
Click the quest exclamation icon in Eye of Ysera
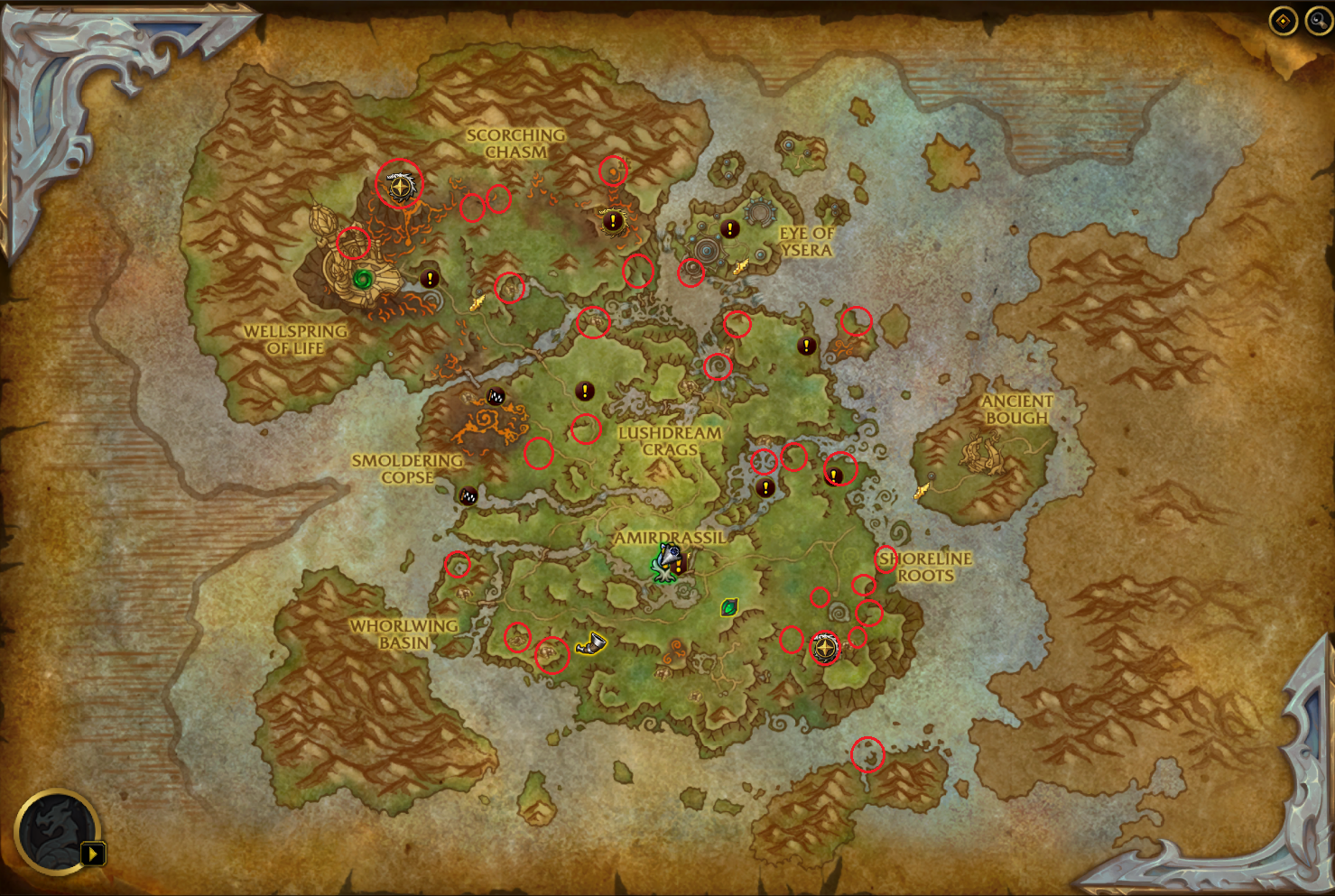(x=730, y=227)
